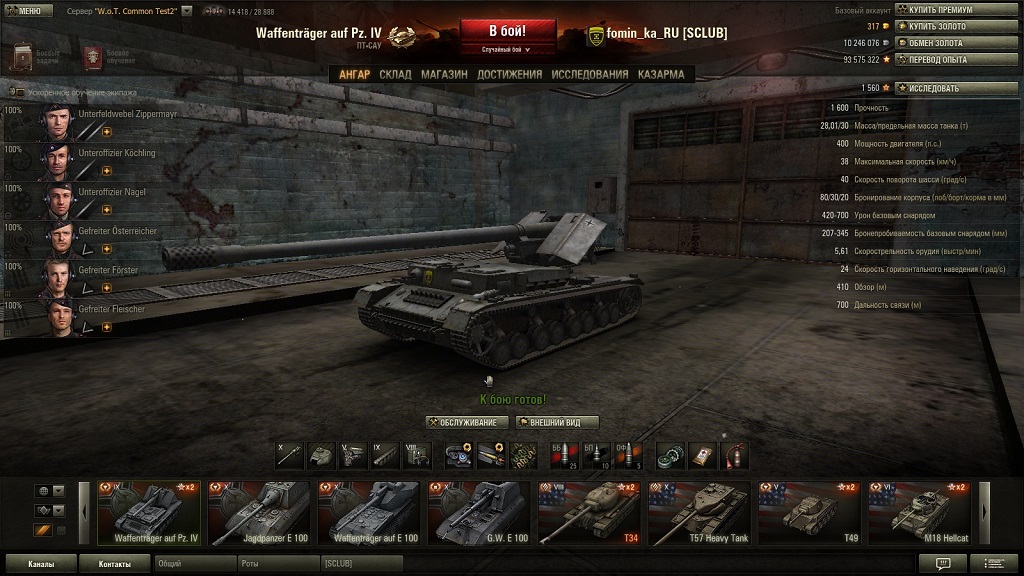The image size is (1024, 576).
Task: Toggle accelerated crew training checkbox
Action: (x=18, y=92)
